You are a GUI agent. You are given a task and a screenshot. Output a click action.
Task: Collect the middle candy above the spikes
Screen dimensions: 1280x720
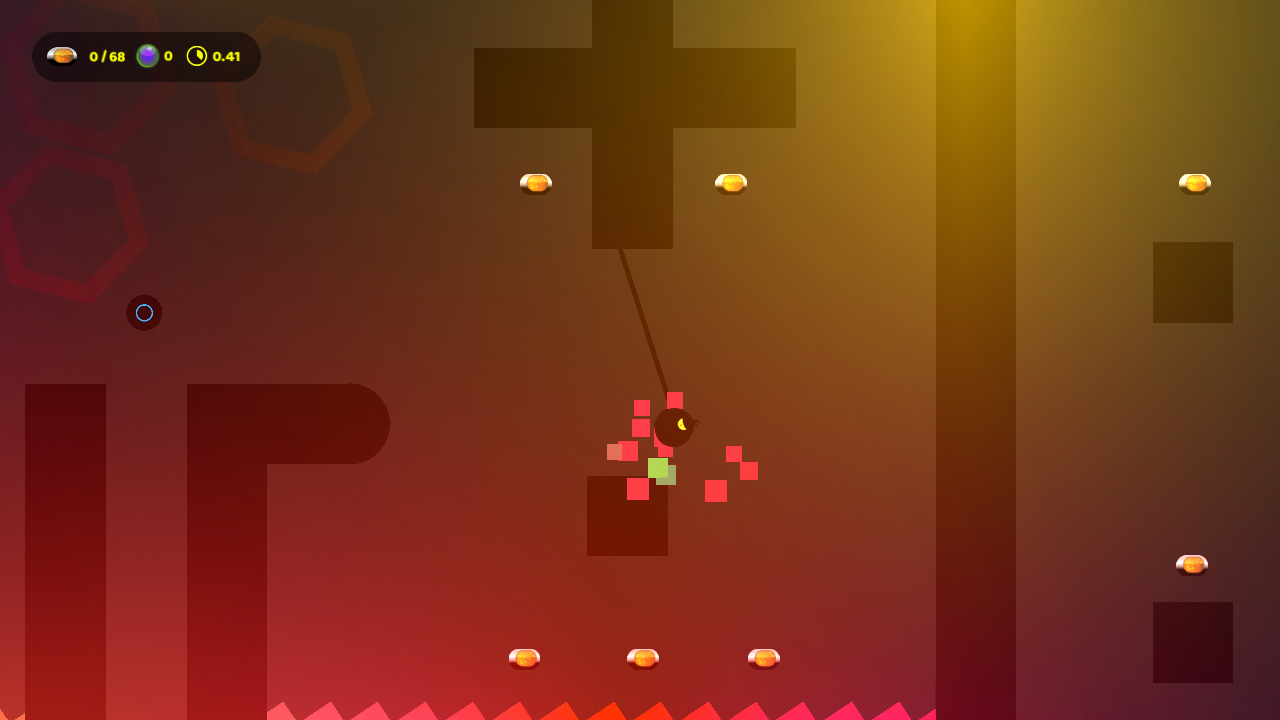pos(645,658)
